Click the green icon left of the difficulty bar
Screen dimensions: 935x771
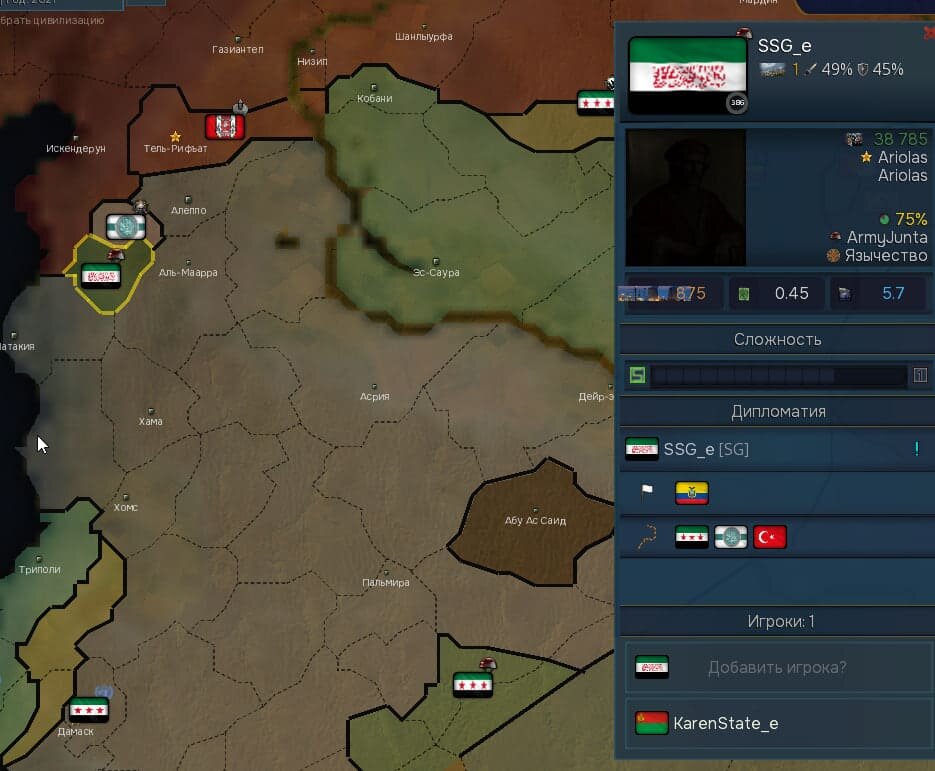pyautogui.click(x=636, y=377)
